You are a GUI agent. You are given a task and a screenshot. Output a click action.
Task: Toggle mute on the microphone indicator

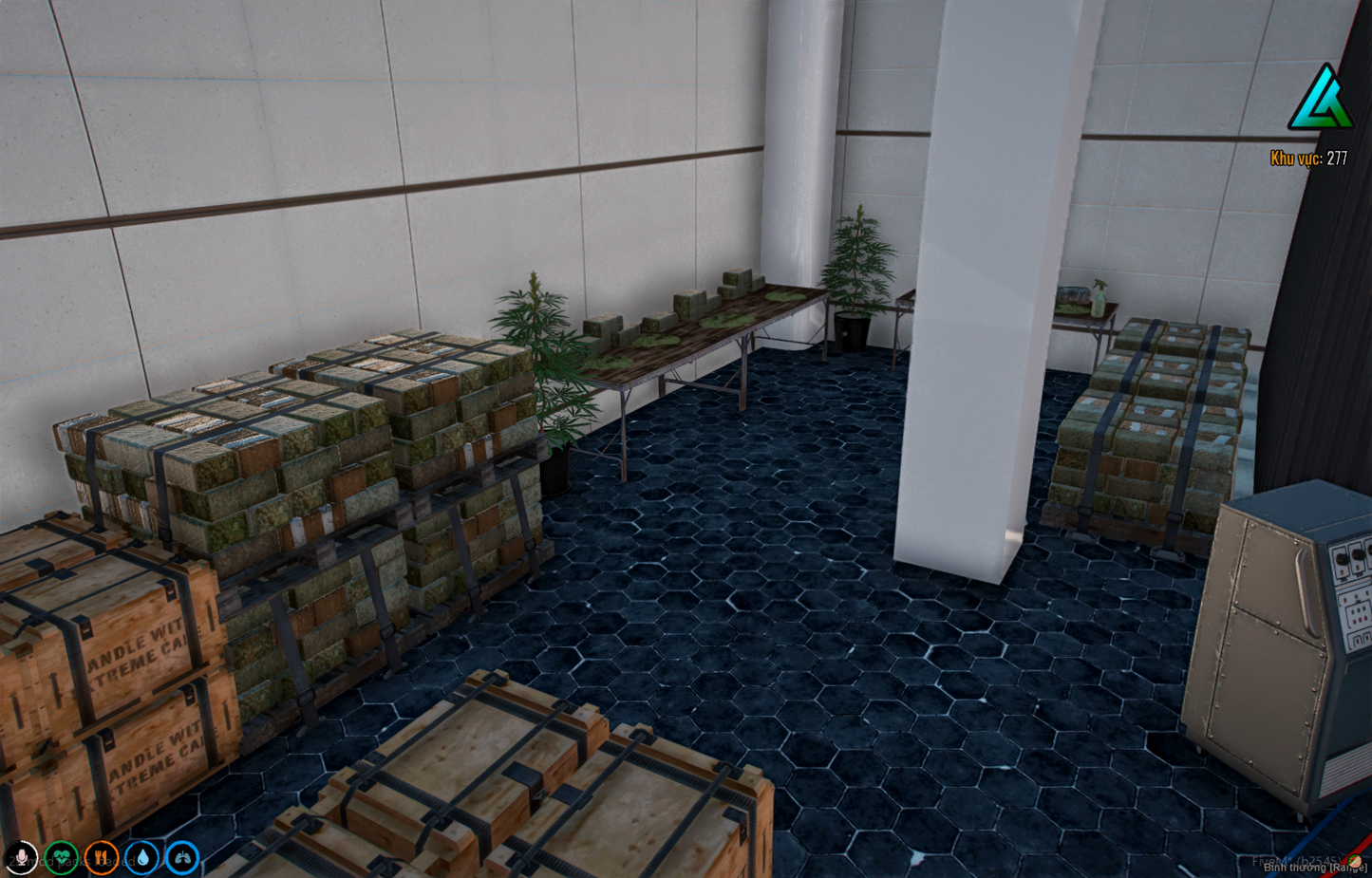[x=22, y=857]
